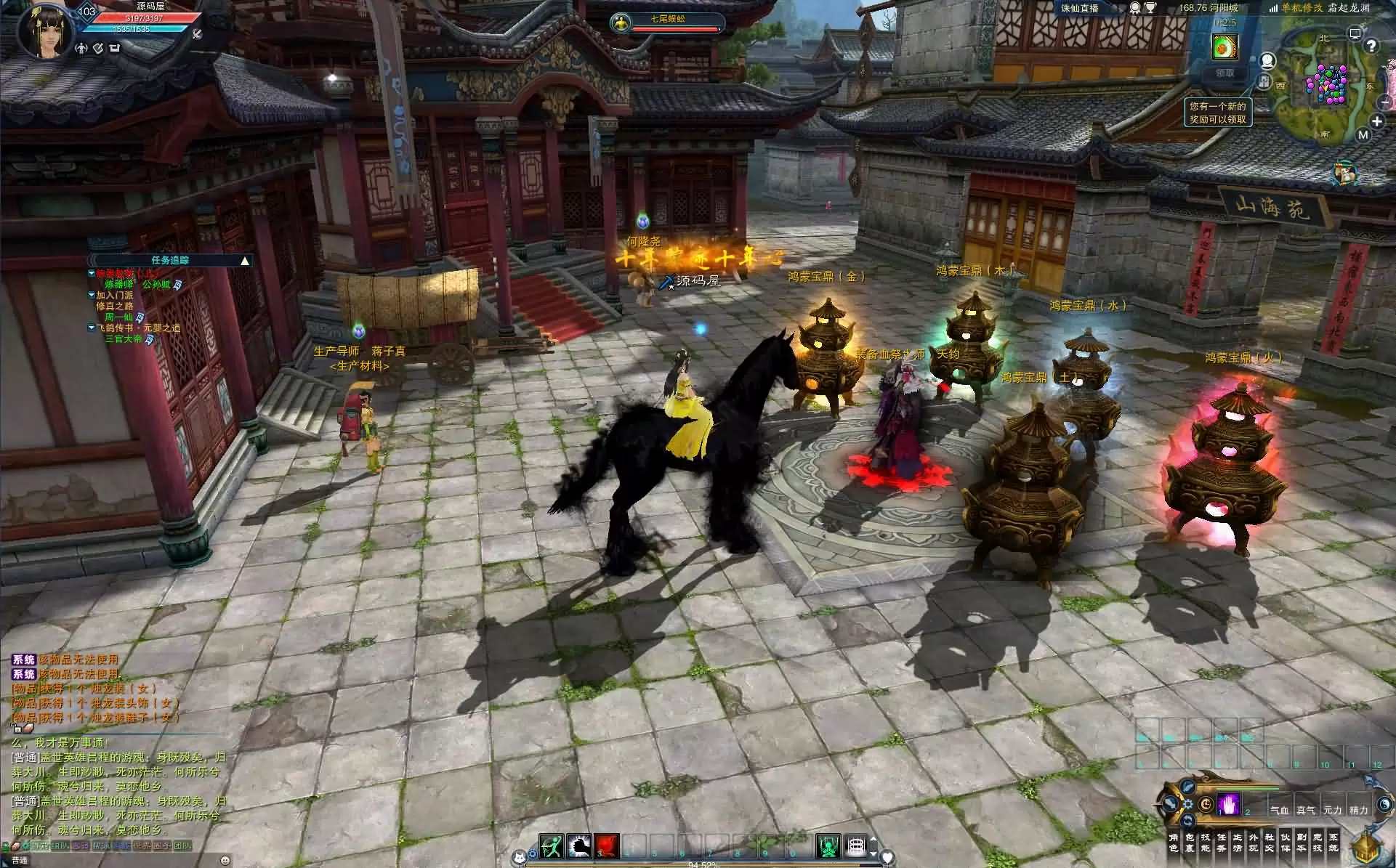Zoom out the minimap with minus button
Viewport: 1396px width, 868px height.
click(1384, 103)
